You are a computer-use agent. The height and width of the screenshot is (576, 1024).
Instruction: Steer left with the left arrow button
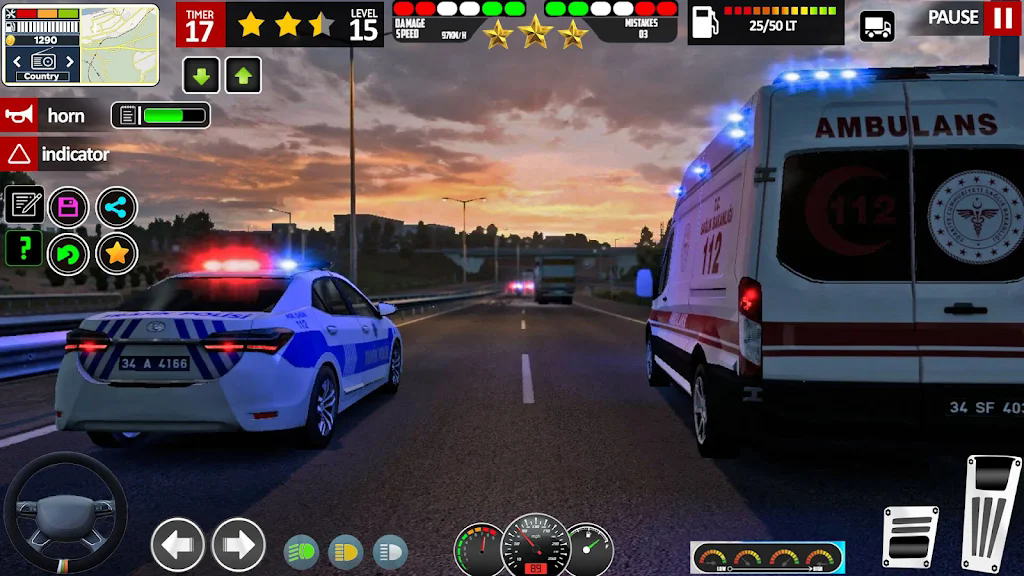[x=178, y=545]
